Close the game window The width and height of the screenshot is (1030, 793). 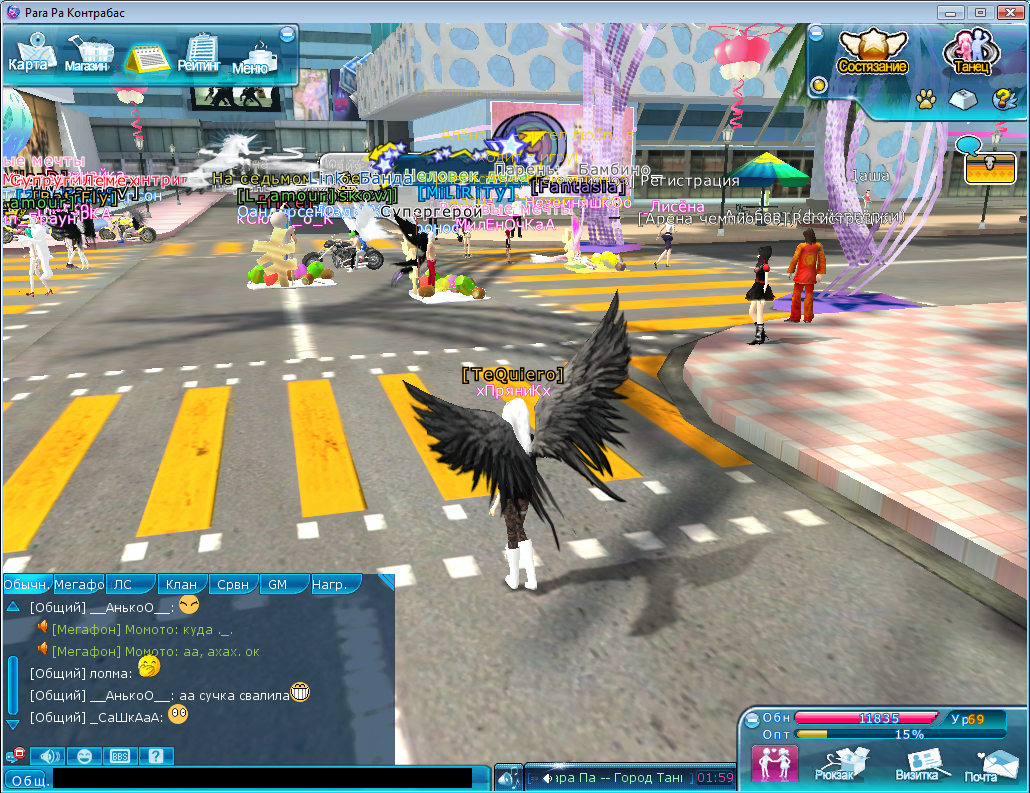point(1007,12)
